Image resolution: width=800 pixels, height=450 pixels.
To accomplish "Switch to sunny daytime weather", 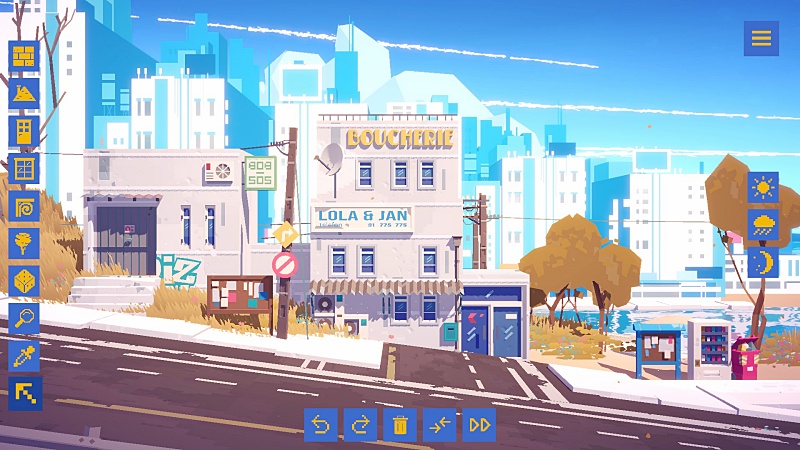I will [763, 187].
